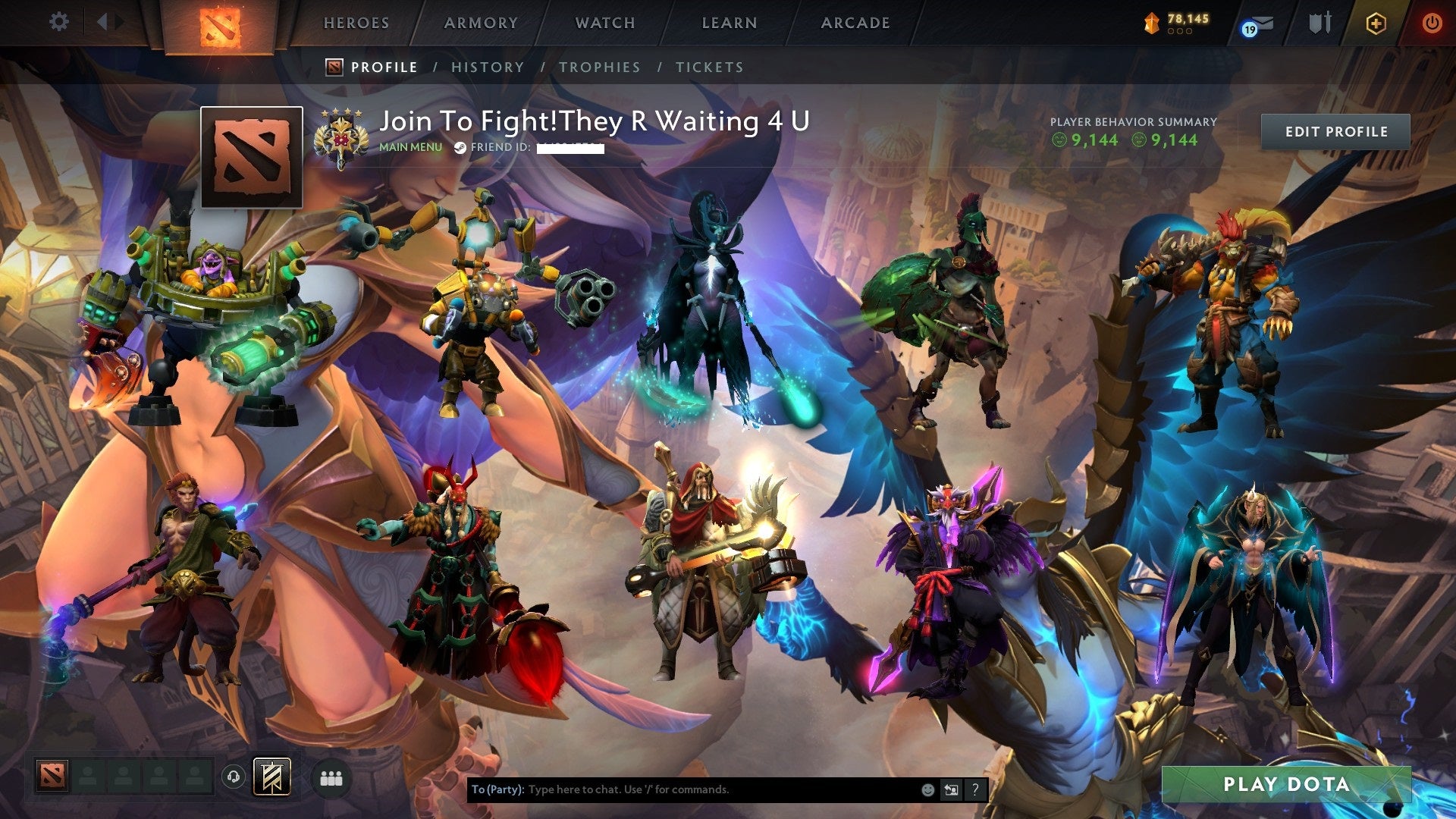Click the EDIT PROFILE button
1456x819 pixels.
[x=1337, y=130]
